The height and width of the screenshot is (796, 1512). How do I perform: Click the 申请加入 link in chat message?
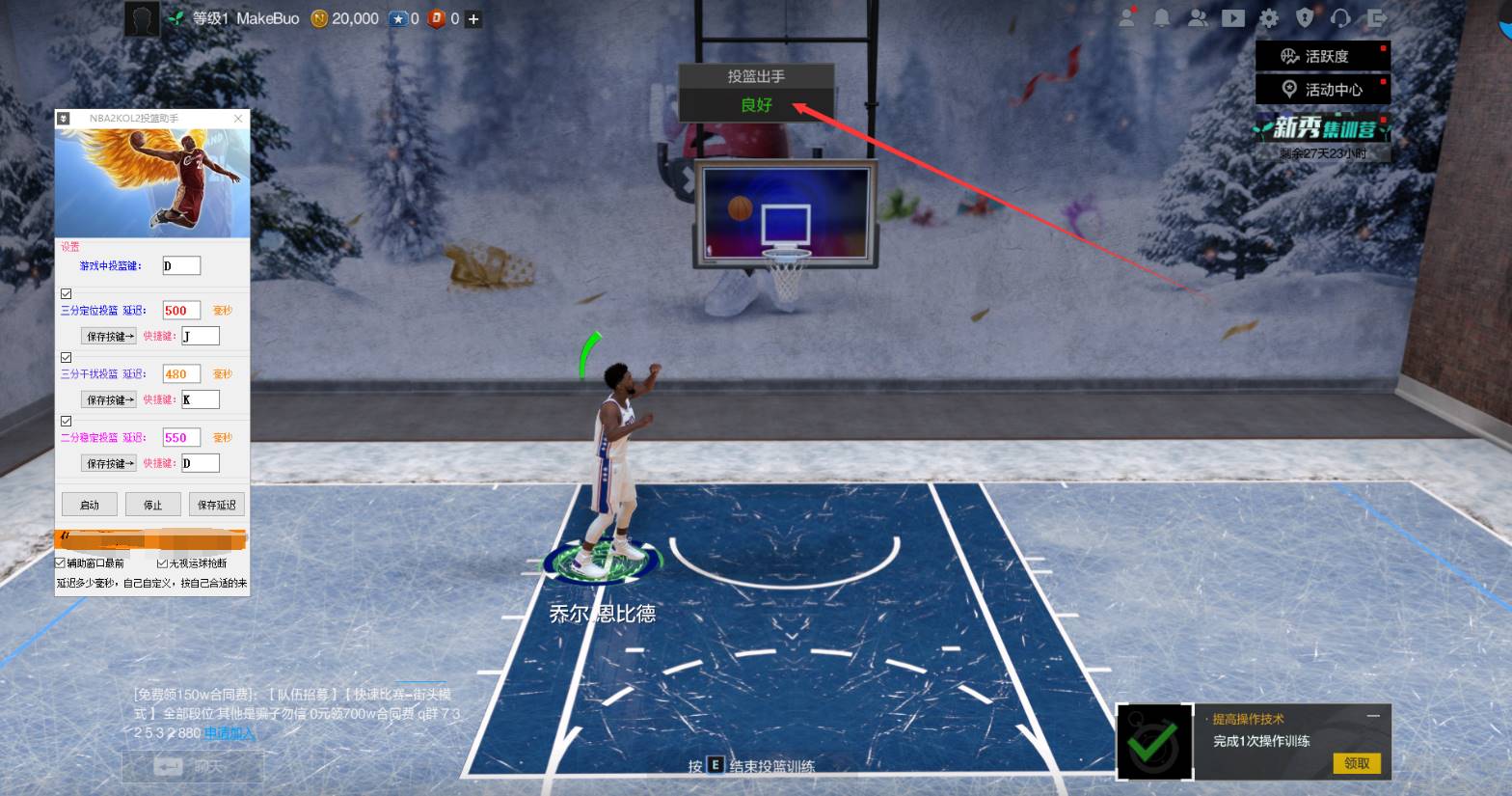(x=229, y=734)
